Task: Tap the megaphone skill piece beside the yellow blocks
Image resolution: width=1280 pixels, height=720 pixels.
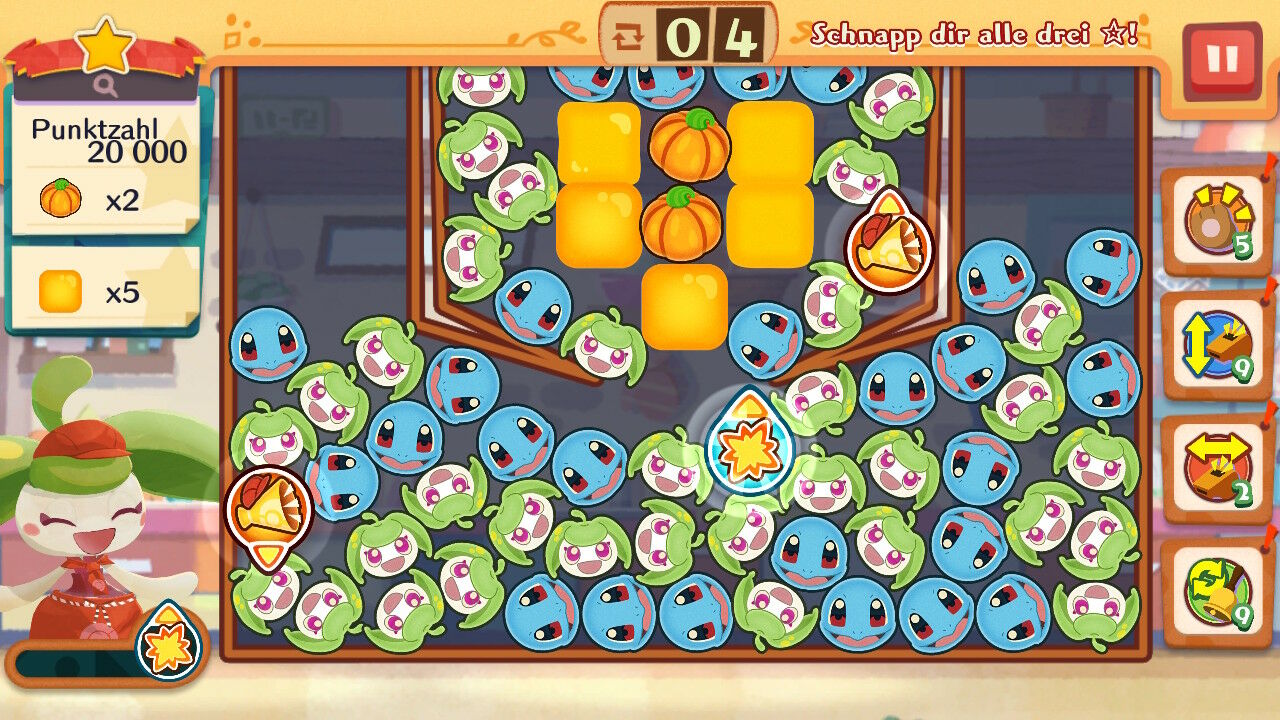Action: coord(888,243)
